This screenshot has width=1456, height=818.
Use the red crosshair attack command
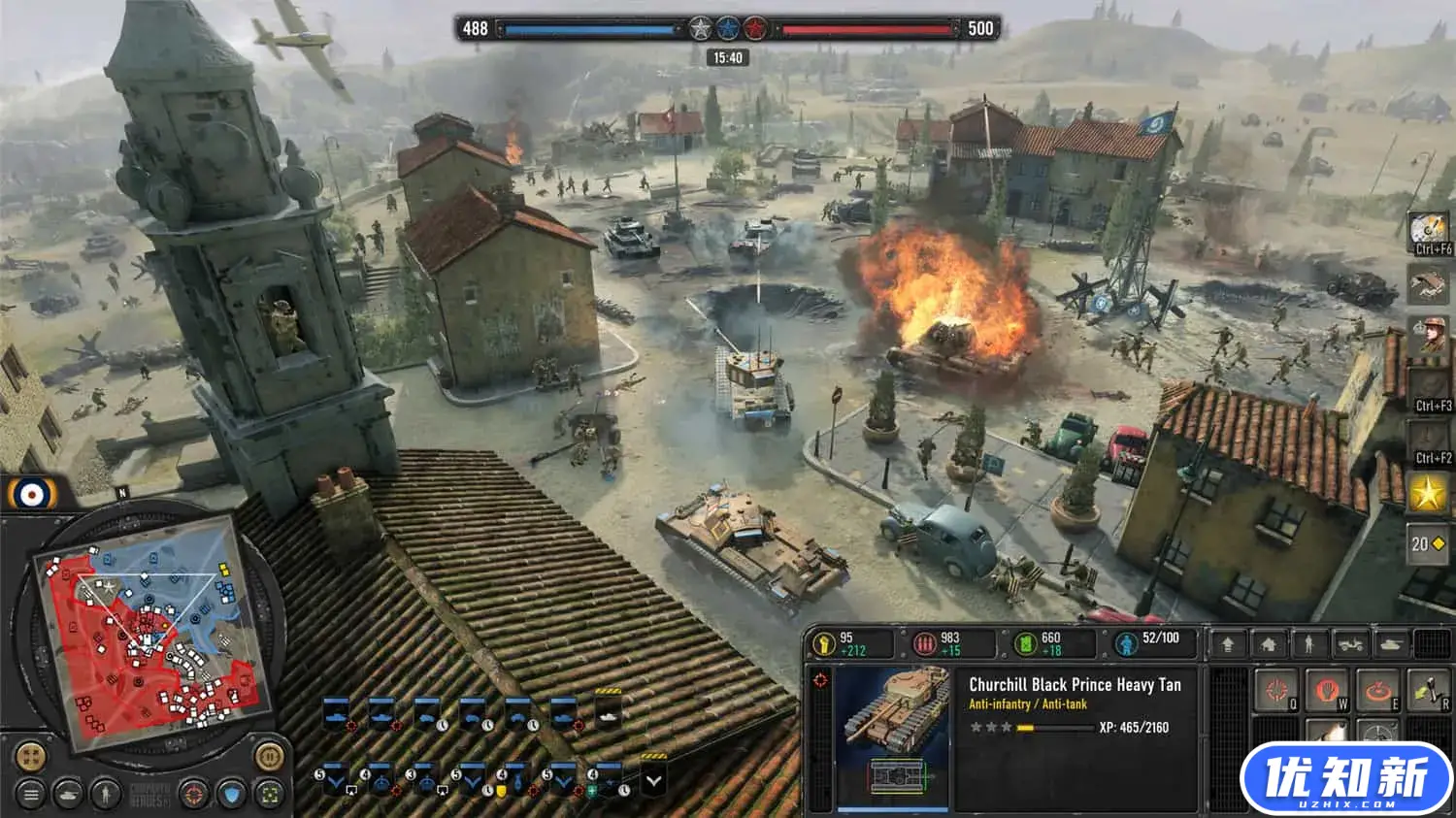tap(1276, 691)
